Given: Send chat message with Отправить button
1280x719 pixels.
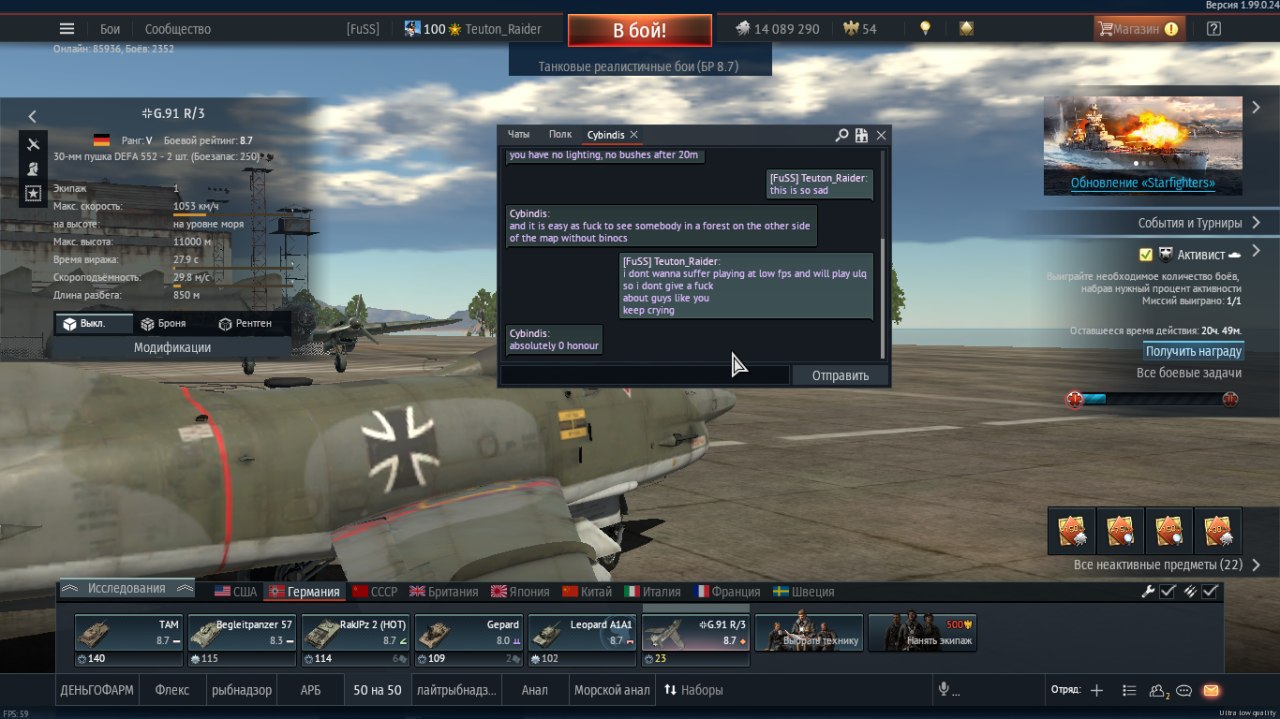Looking at the screenshot, I should click(x=840, y=376).
